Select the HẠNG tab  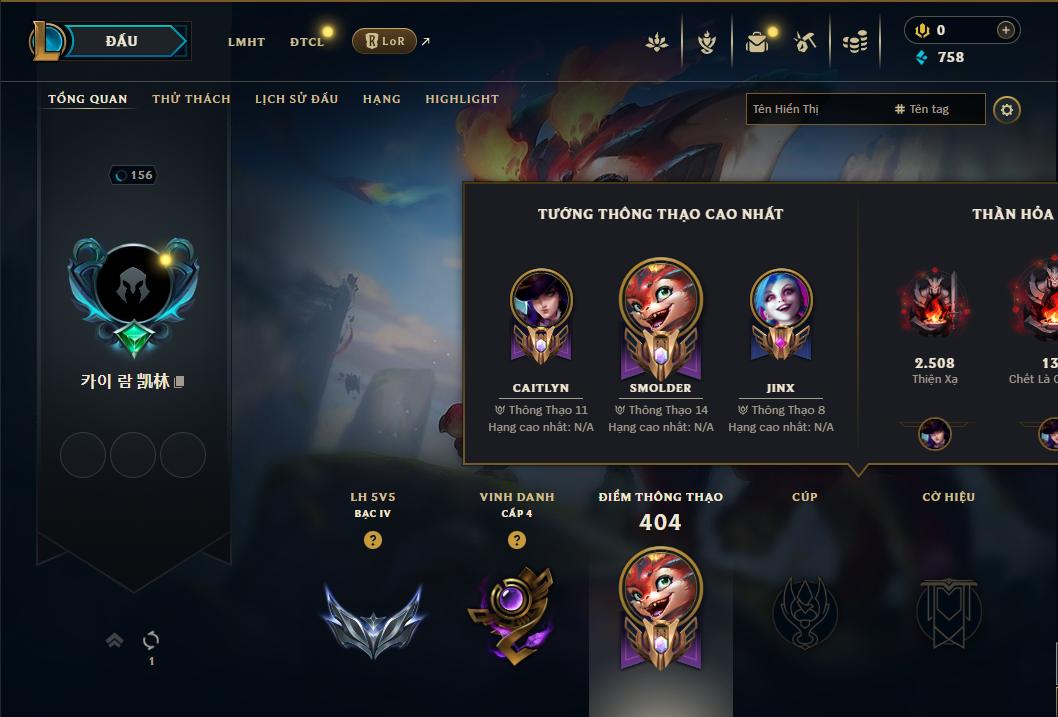pos(381,99)
